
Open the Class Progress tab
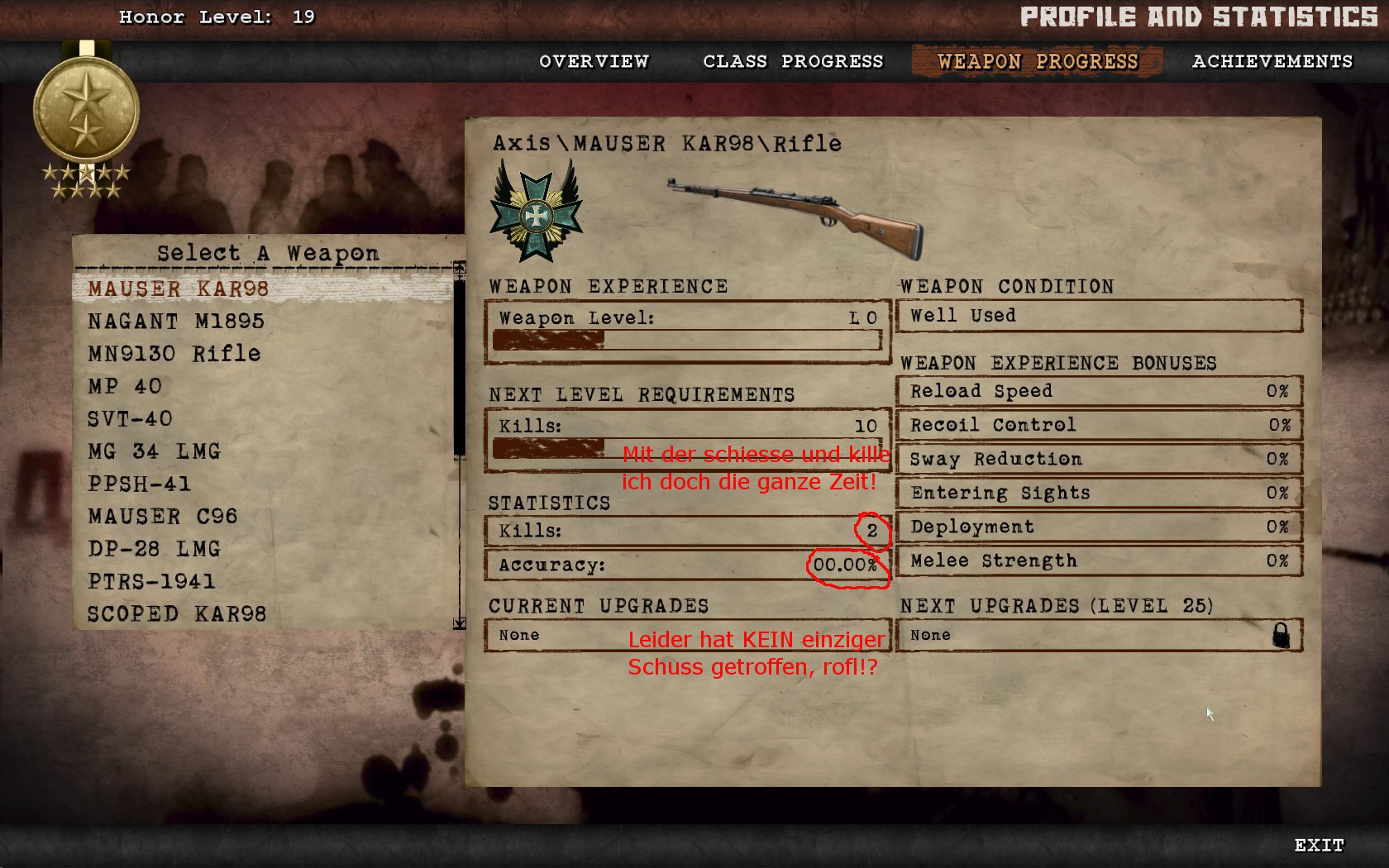pyautogui.click(x=793, y=61)
